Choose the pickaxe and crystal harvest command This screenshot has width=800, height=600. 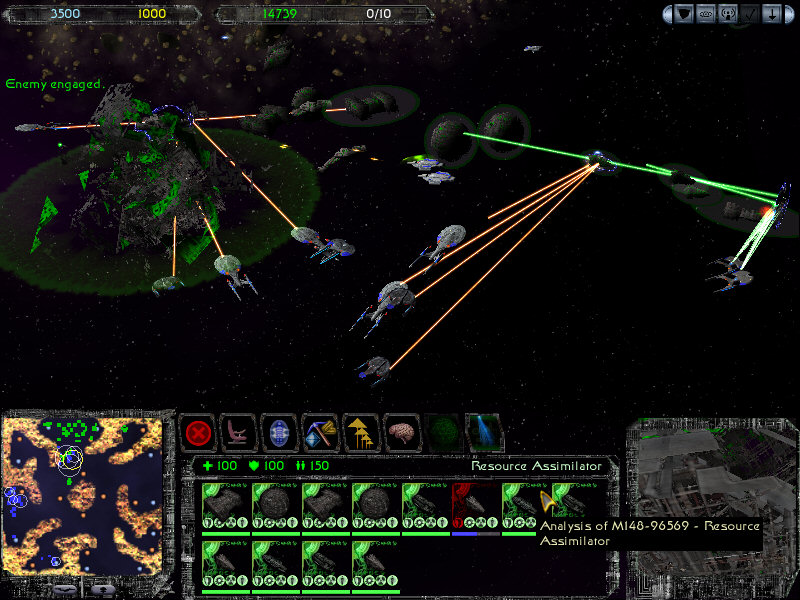point(321,434)
